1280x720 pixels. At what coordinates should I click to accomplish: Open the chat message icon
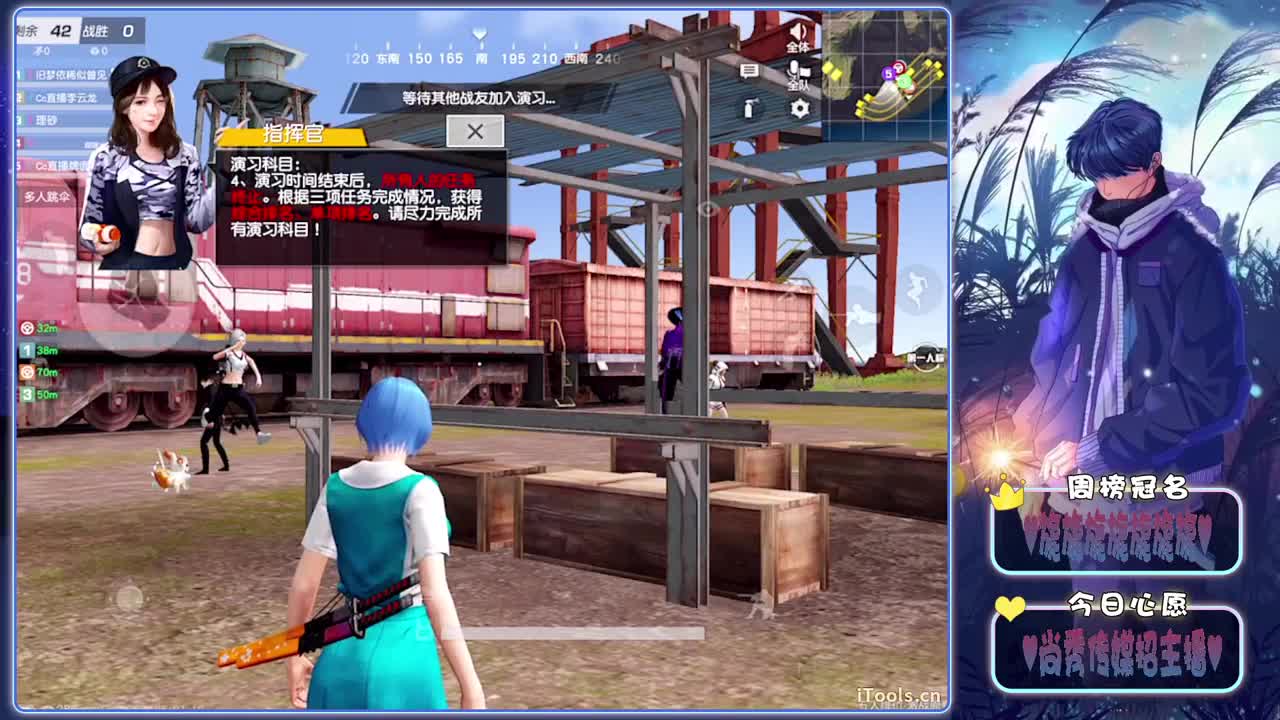750,70
